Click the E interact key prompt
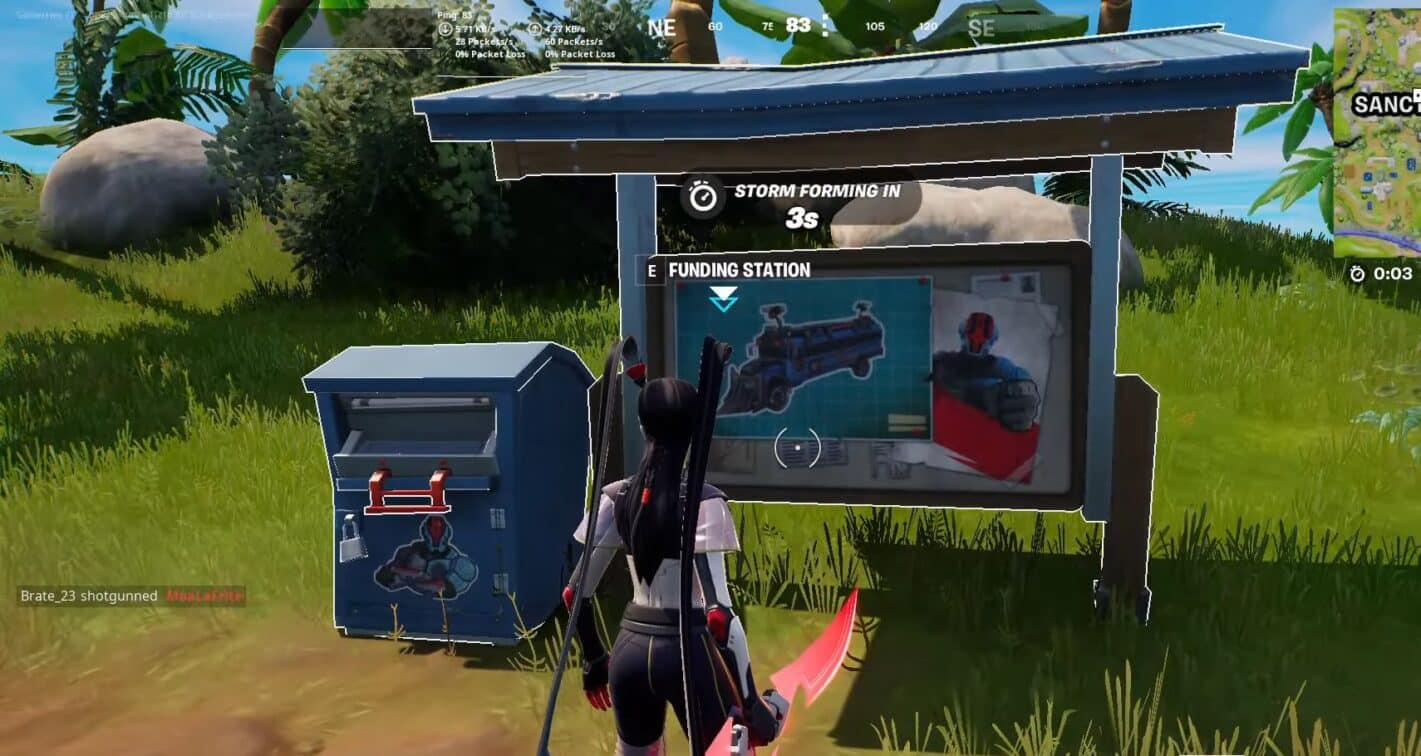Screen dimensions: 1421x756 (651, 269)
